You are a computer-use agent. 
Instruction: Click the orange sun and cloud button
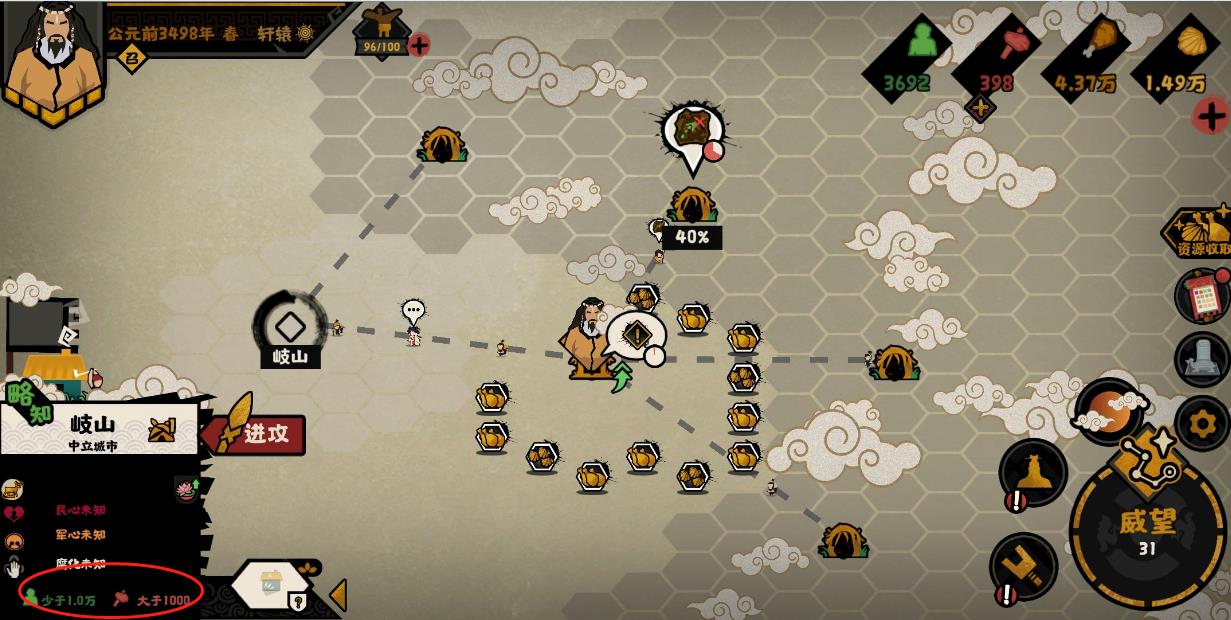(1106, 410)
